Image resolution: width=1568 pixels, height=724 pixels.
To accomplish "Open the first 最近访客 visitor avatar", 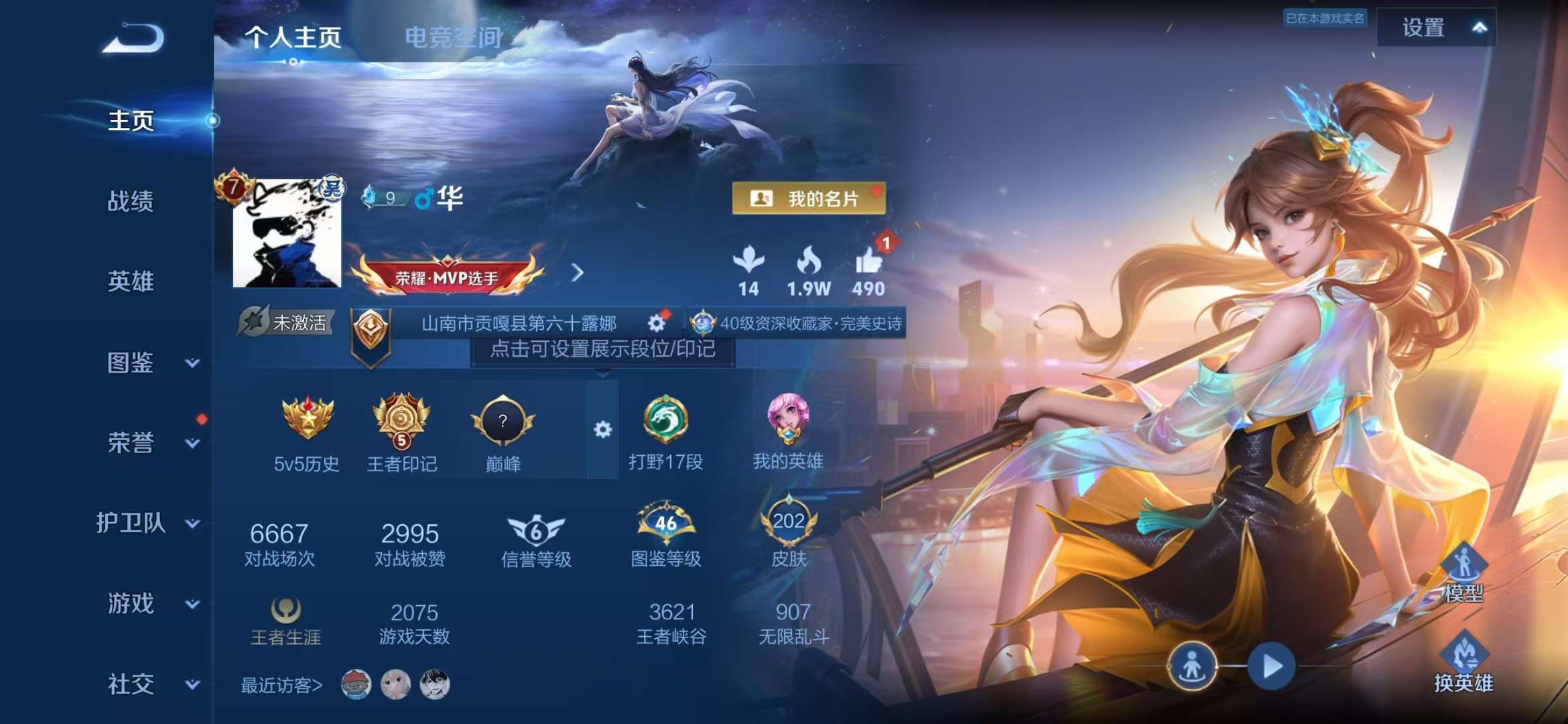I will pyautogui.click(x=358, y=685).
